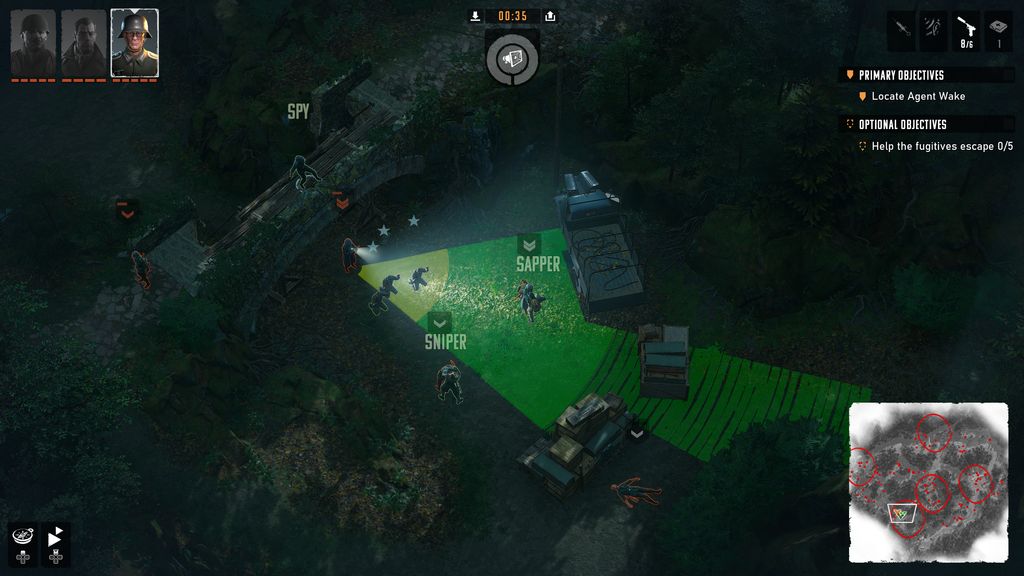Viewport: 1024px width, 576px height.
Task: Activate the compass icon button
Action: pos(22,537)
